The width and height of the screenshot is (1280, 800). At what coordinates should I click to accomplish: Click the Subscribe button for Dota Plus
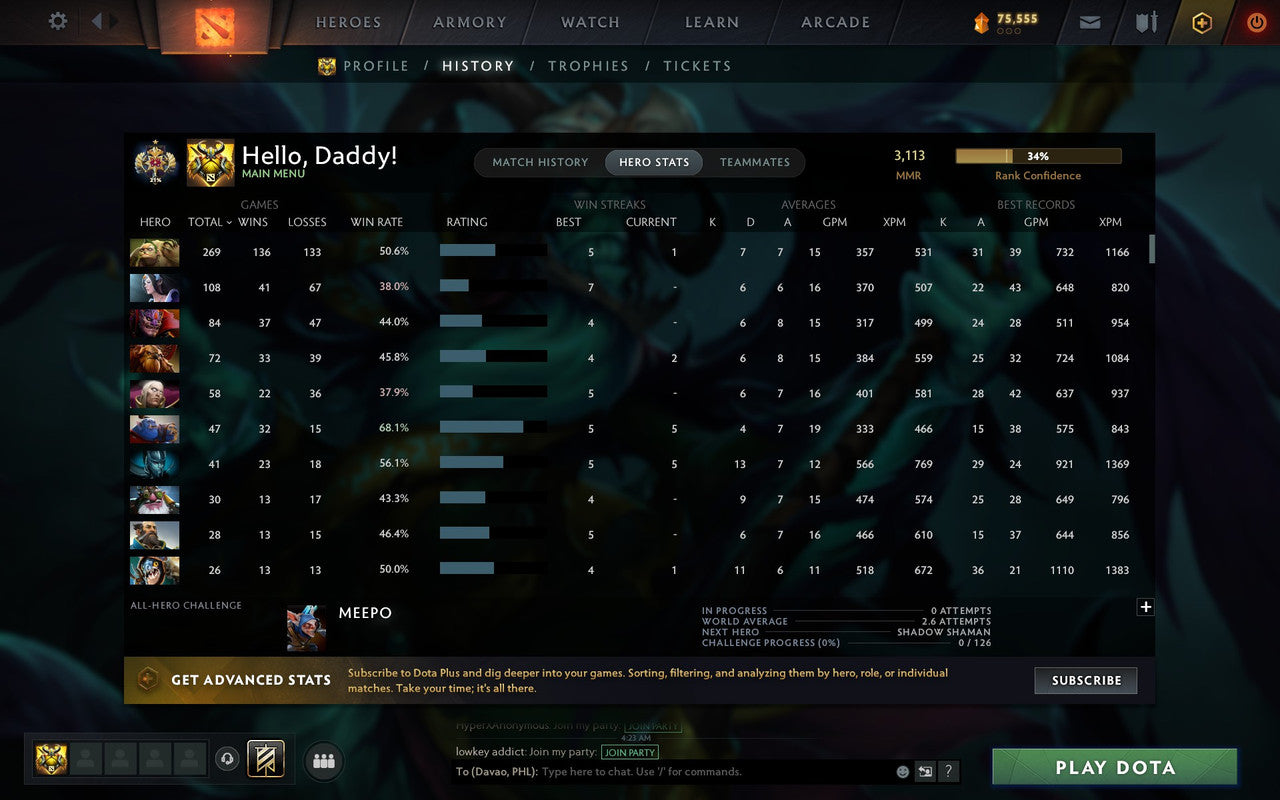tap(1085, 680)
